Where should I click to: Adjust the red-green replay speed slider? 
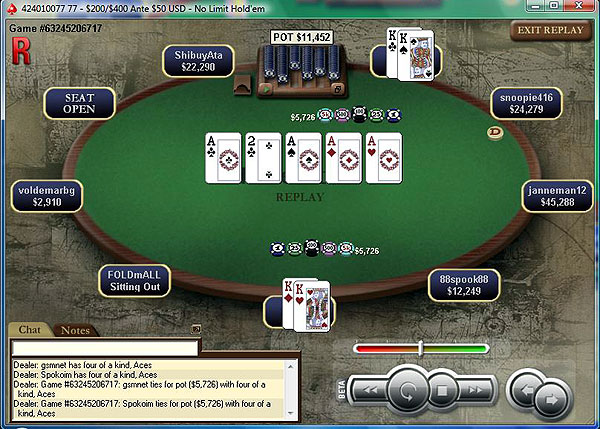(x=421, y=348)
